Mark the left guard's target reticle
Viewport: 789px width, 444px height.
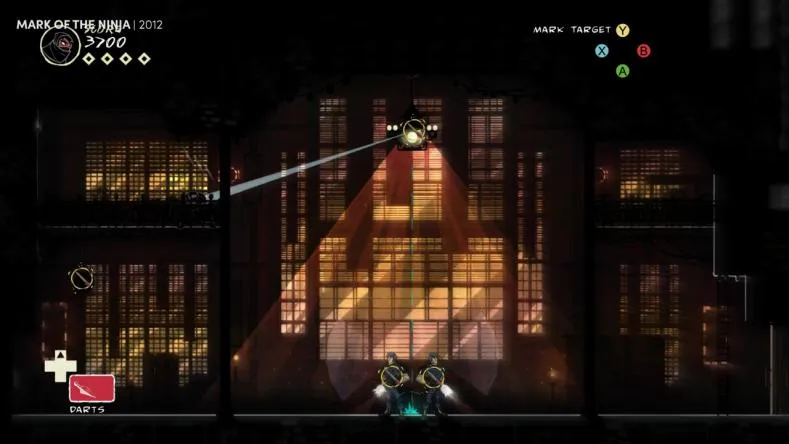(x=391, y=377)
